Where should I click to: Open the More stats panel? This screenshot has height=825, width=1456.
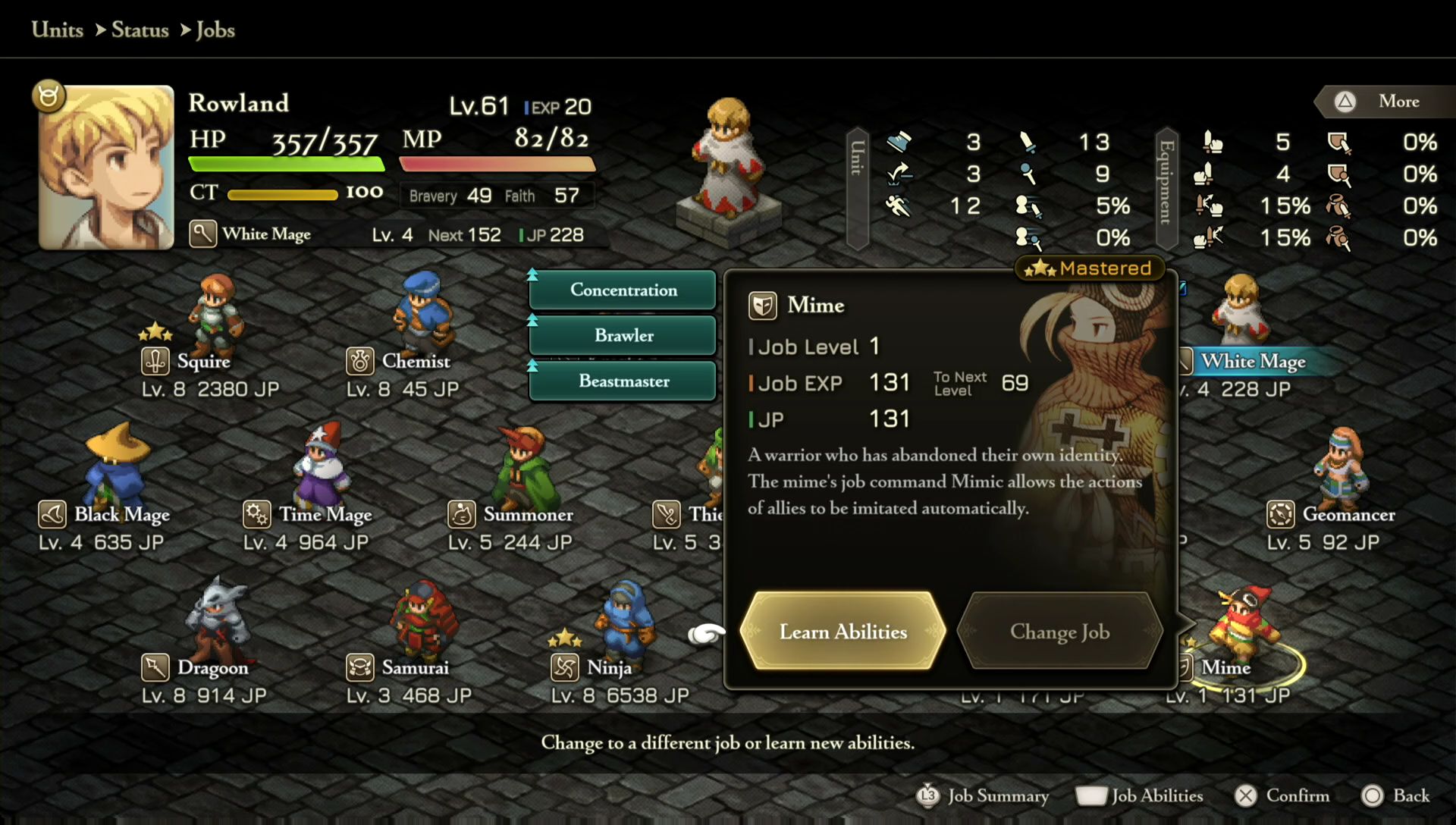tap(1386, 102)
